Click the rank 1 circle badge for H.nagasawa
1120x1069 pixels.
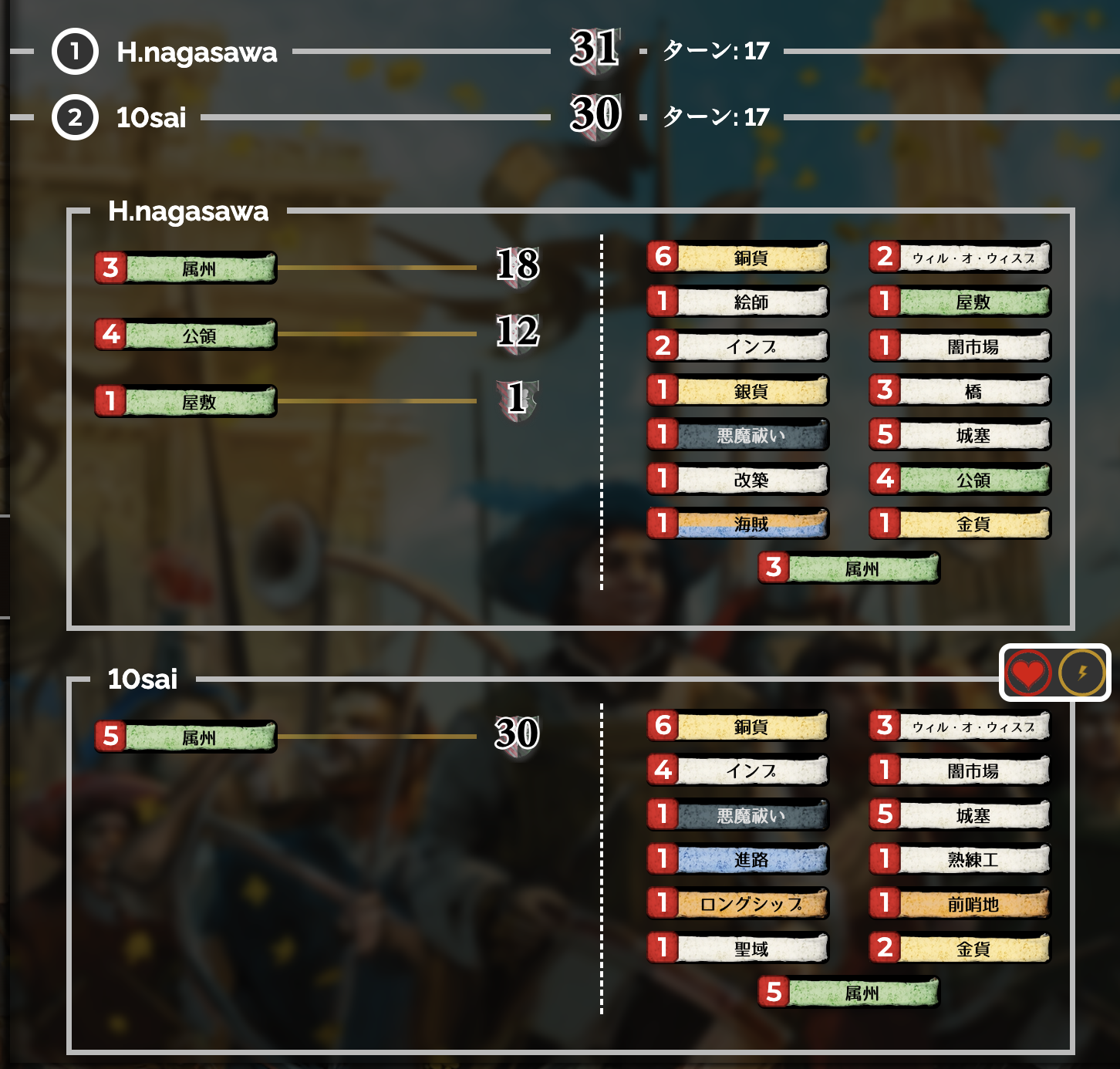[x=74, y=52]
